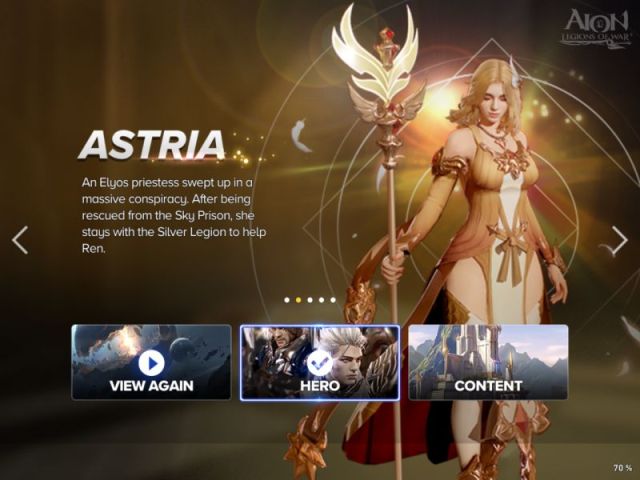
Task: Replay the intro with View Again
Action: (151, 362)
